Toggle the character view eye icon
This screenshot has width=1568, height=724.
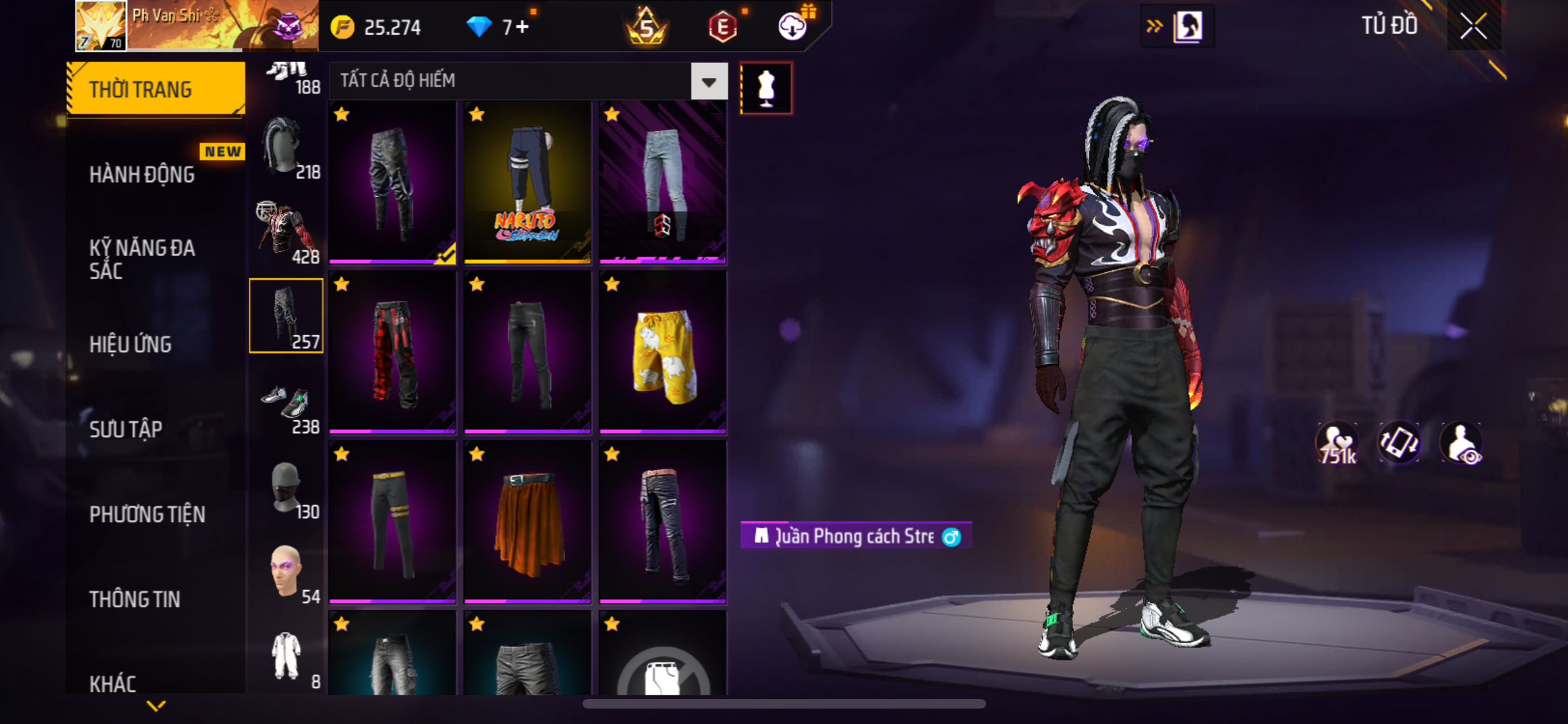click(x=1462, y=443)
